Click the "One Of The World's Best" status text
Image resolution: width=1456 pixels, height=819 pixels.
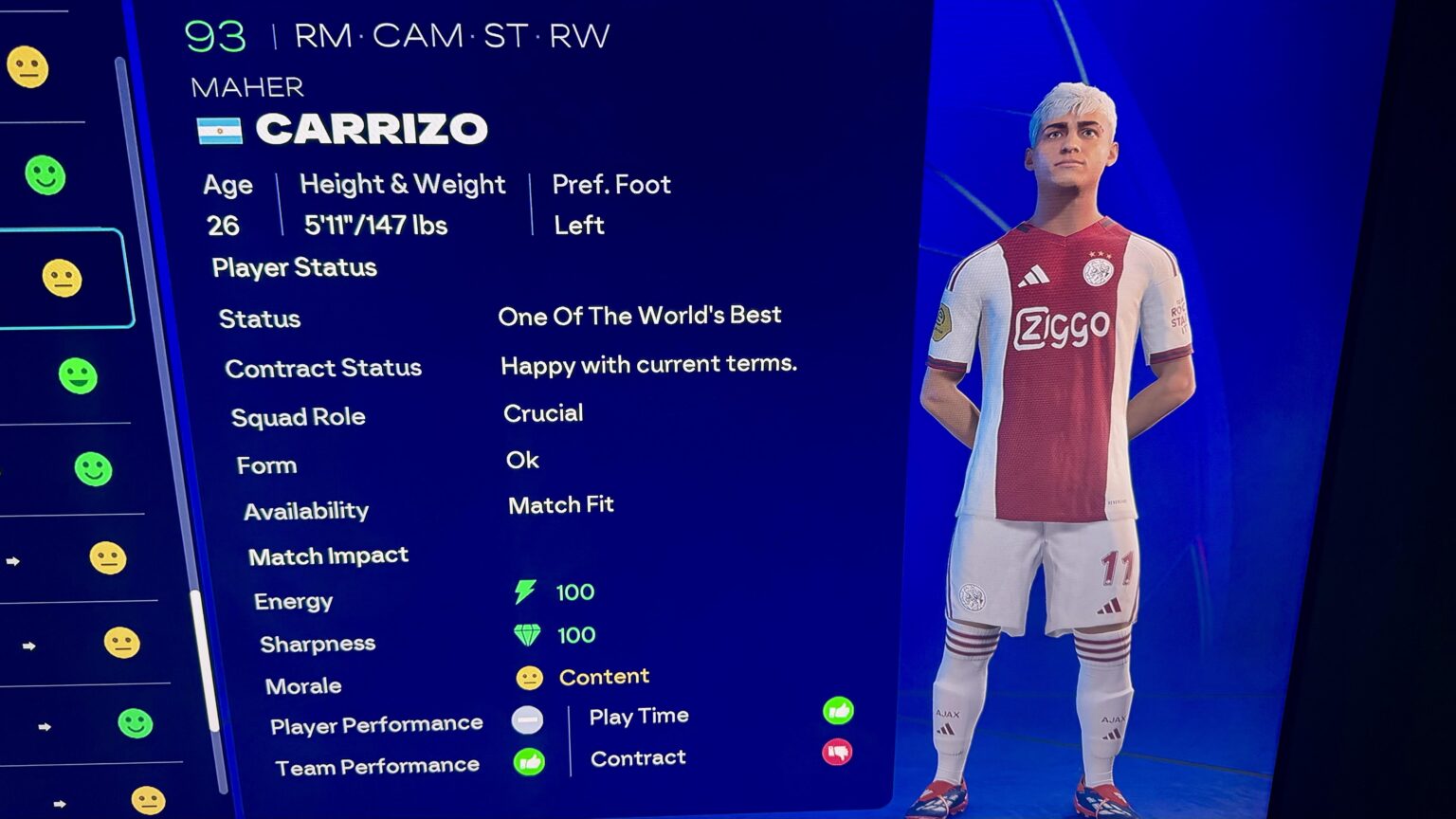(641, 315)
